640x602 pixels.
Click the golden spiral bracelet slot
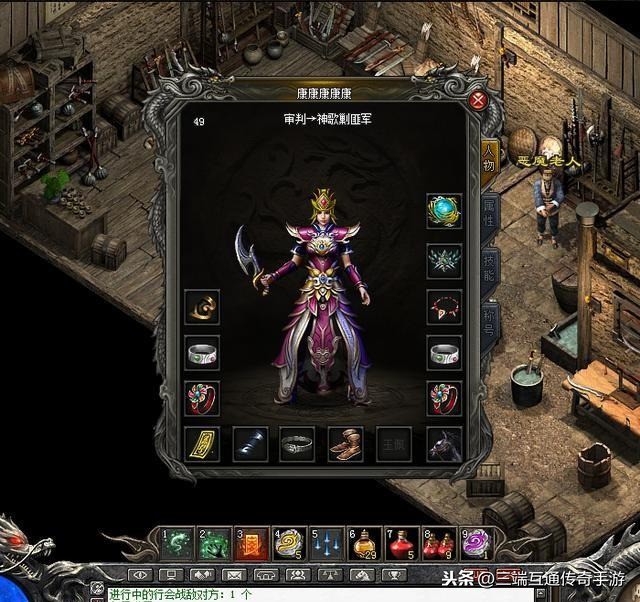[202, 307]
